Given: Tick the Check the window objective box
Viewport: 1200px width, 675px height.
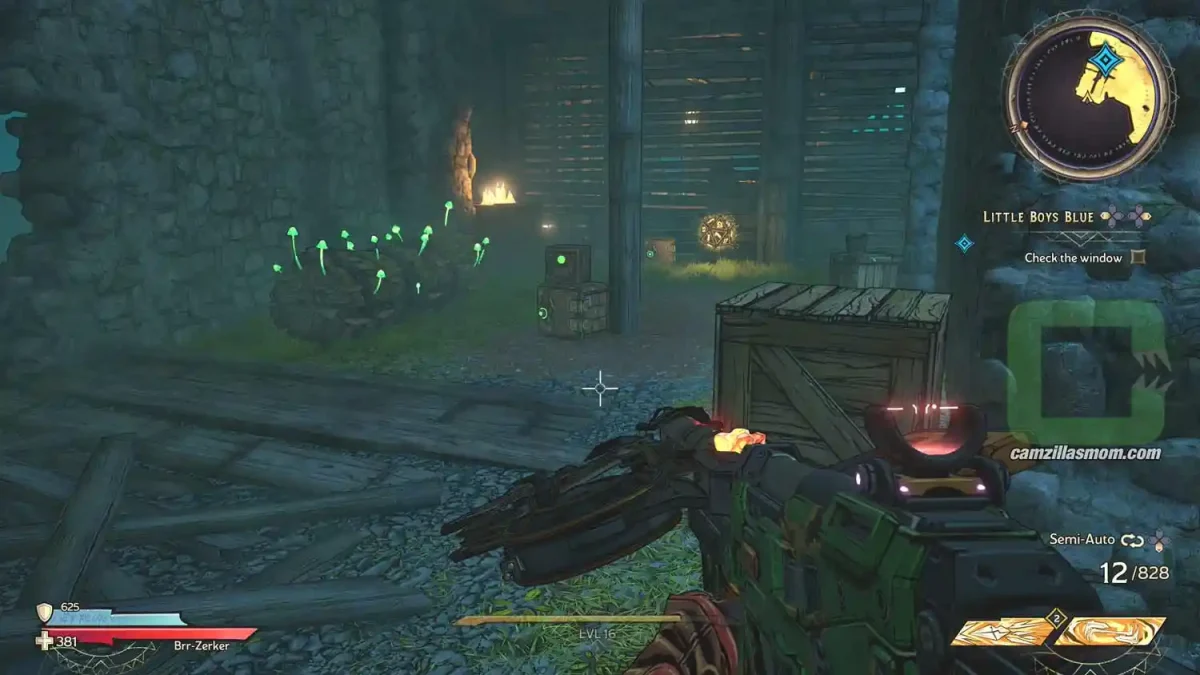Looking at the screenshot, I should pos(1136,258).
